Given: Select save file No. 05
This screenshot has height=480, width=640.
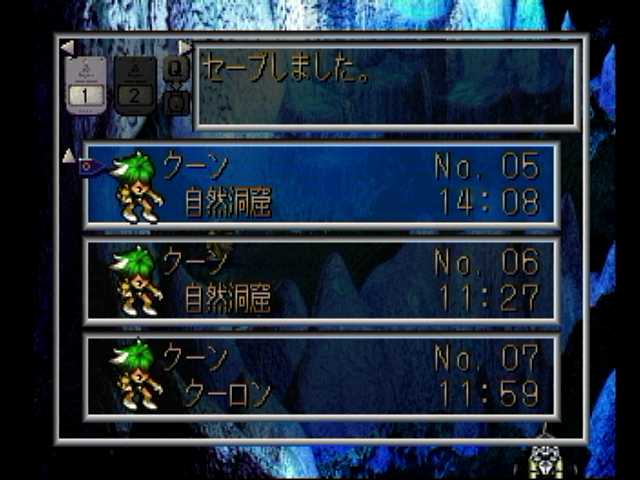Looking at the screenshot, I should click(x=321, y=184).
